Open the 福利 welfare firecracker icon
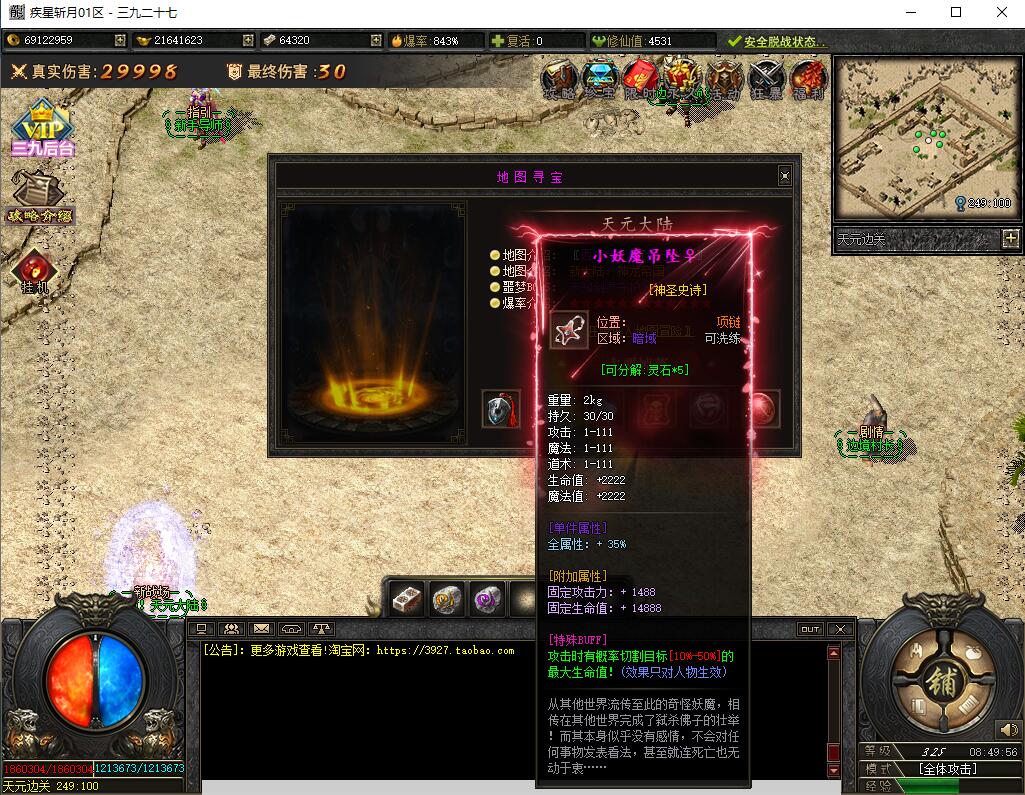This screenshot has height=795, width=1025. click(x=807, y=78)
